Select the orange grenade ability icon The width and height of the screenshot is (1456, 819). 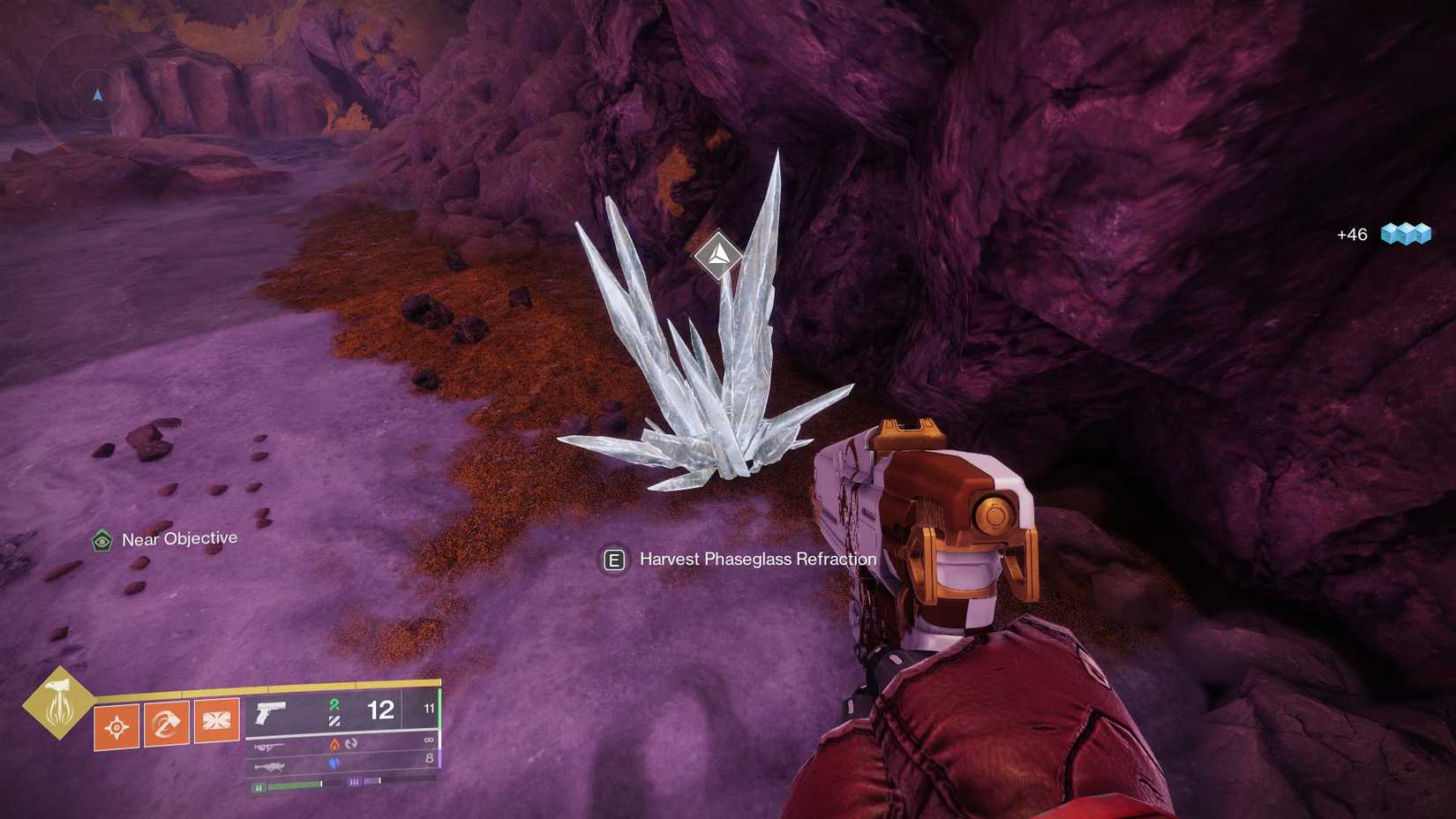(116, 726)
